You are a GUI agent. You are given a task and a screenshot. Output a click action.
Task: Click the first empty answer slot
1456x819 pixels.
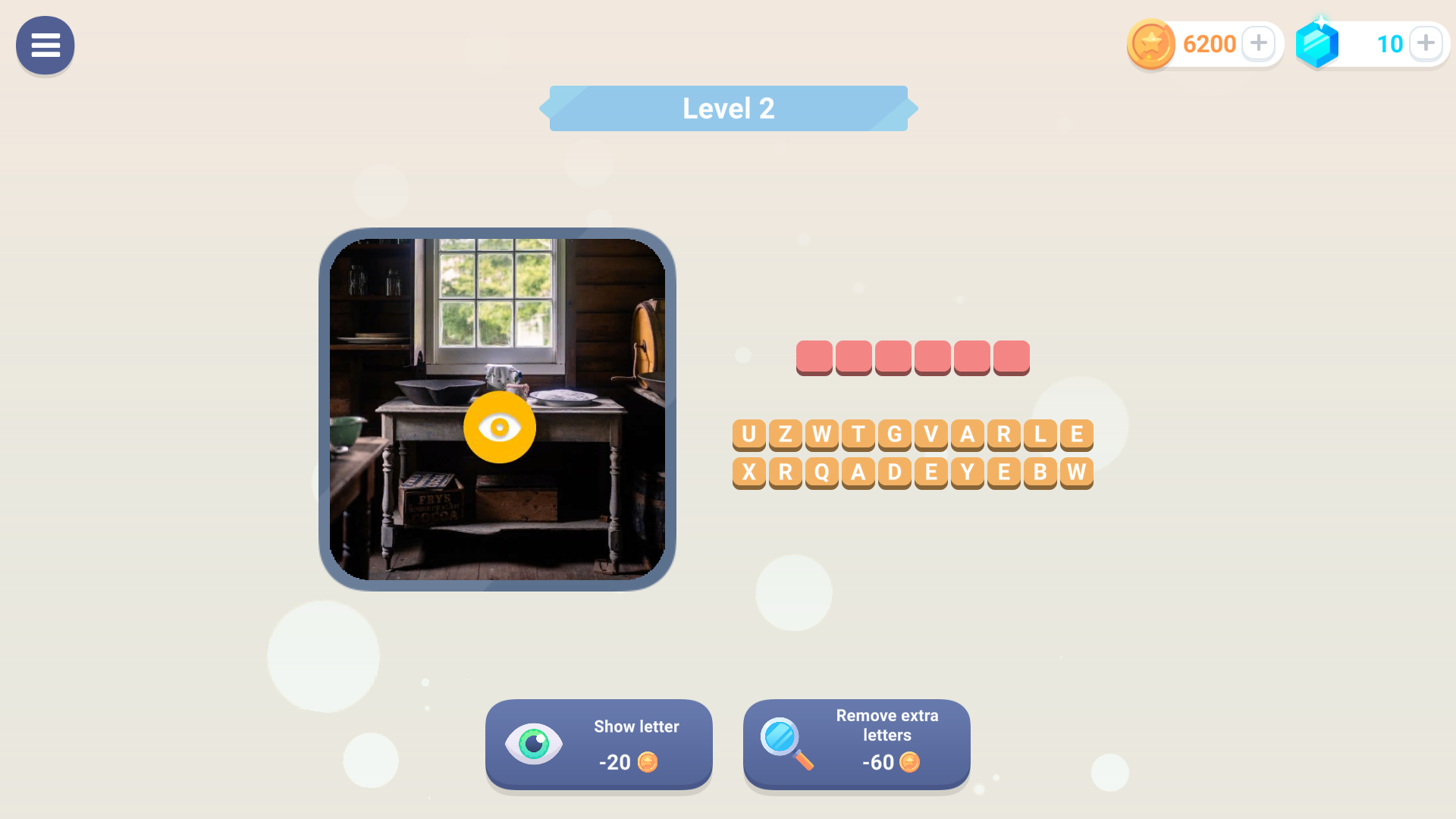point(815,356)
